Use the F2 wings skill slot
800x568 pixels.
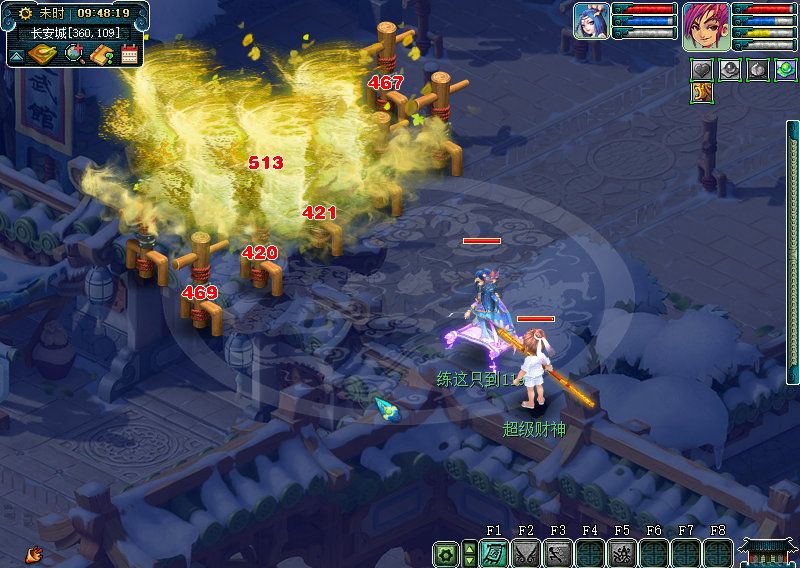526,553
